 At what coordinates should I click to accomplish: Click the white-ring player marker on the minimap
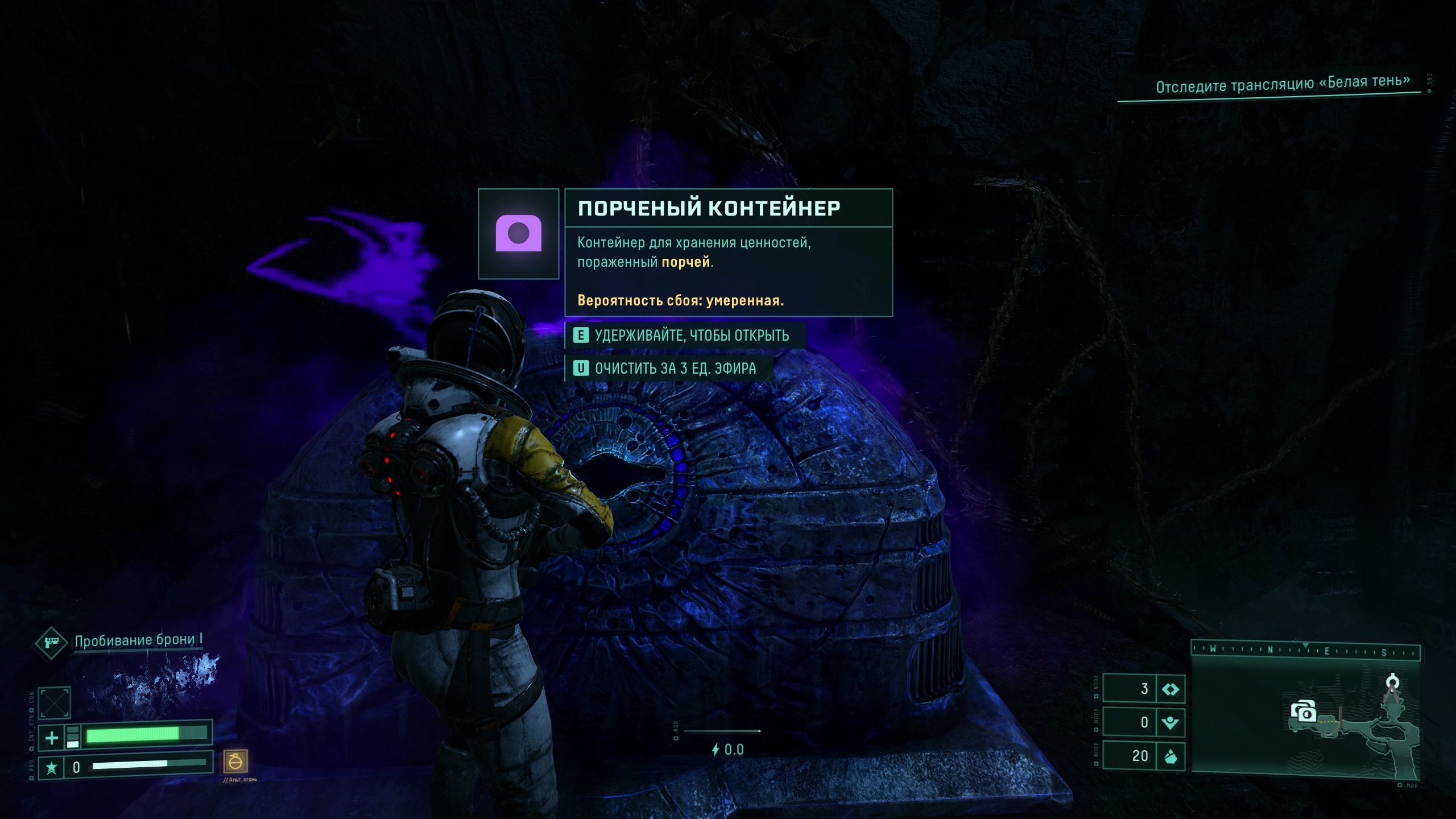1392,681
